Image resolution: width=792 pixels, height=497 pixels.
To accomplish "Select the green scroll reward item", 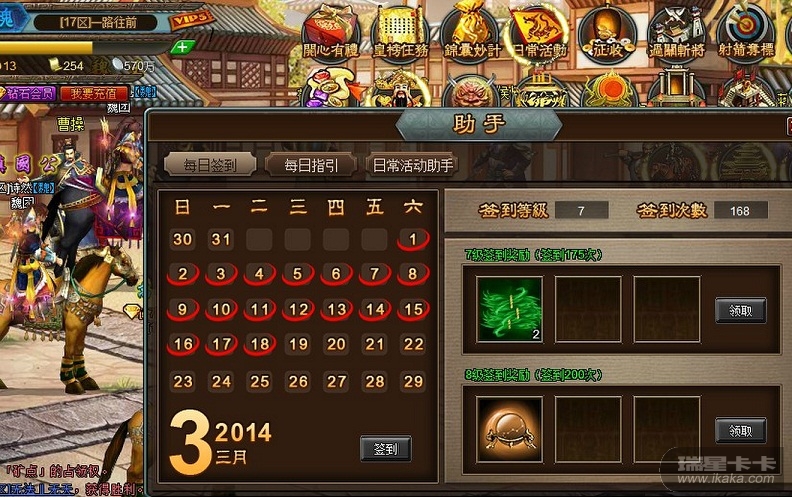I will pyautogui.click(x=509, y=310).
